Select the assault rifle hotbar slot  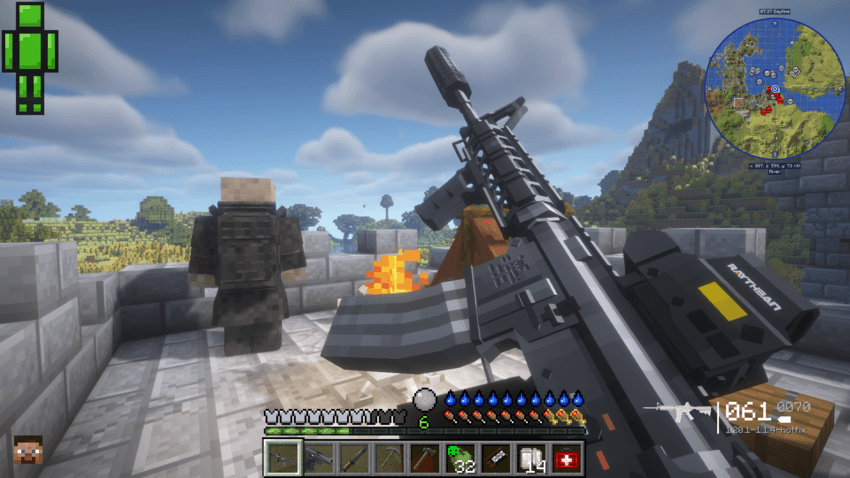[x=284, y=458]
